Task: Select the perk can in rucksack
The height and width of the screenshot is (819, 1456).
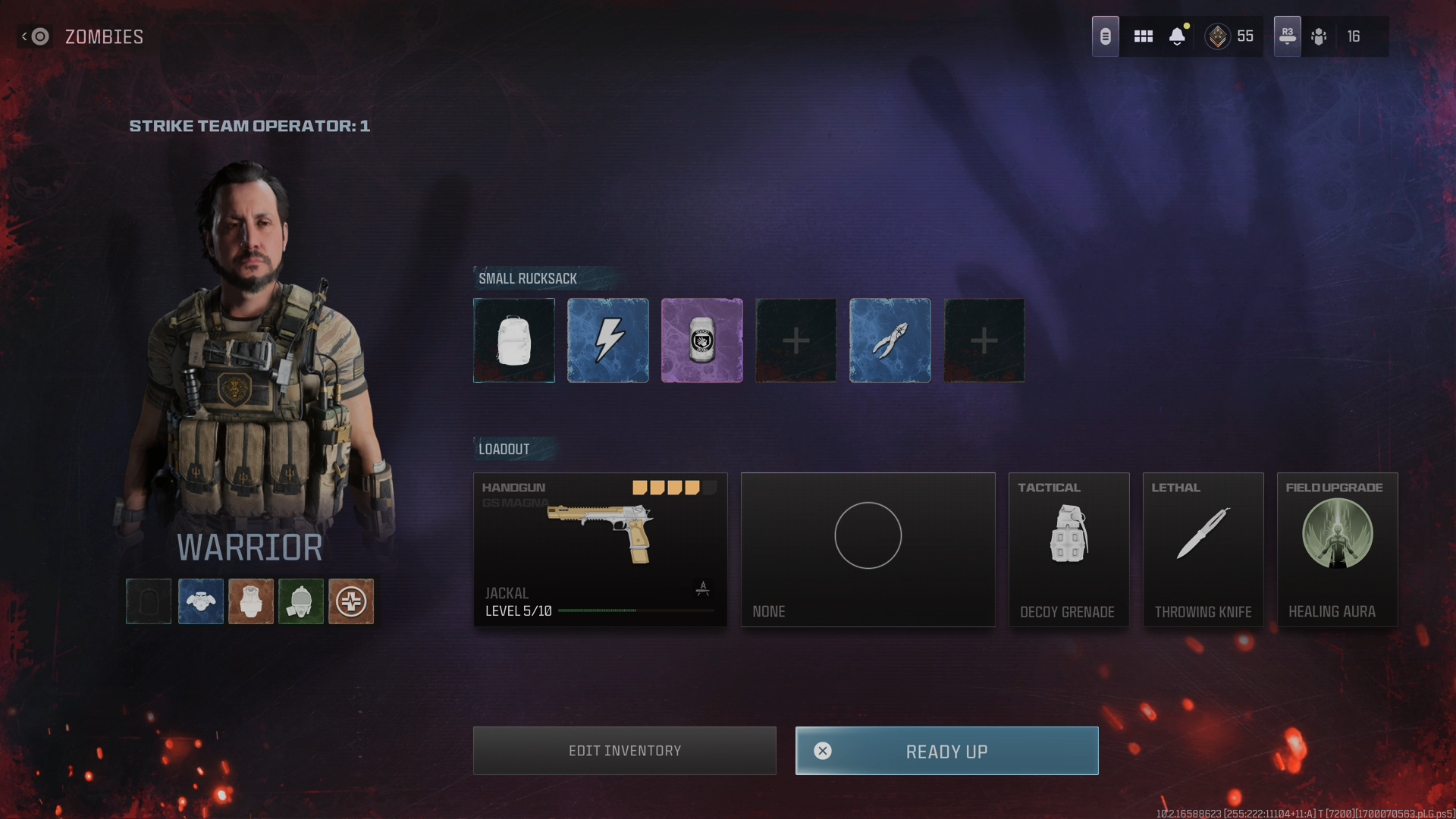Action: coord(702,340)
